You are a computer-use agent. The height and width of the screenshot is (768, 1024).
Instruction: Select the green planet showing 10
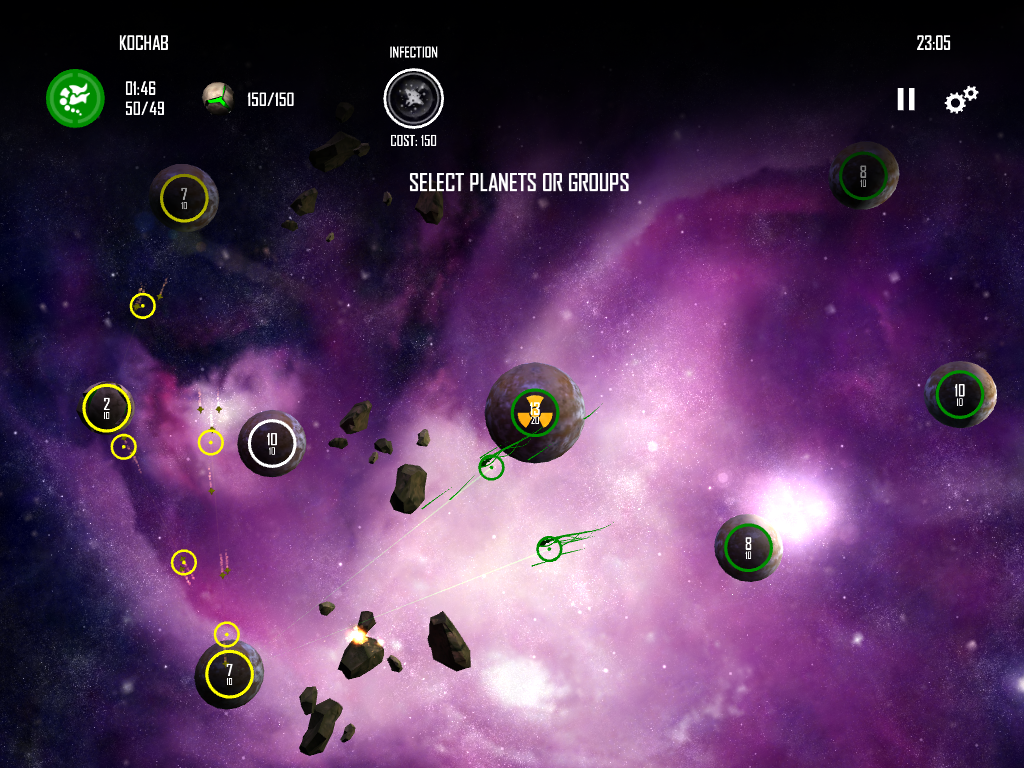(x=960, y=394)
